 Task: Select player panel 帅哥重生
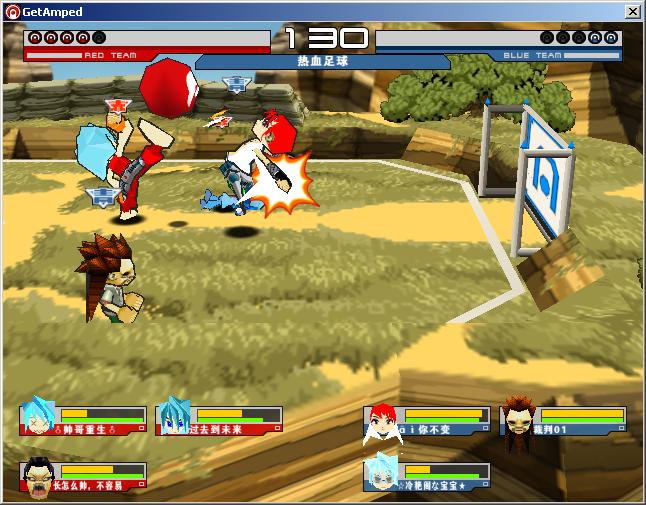pos(84,420)
